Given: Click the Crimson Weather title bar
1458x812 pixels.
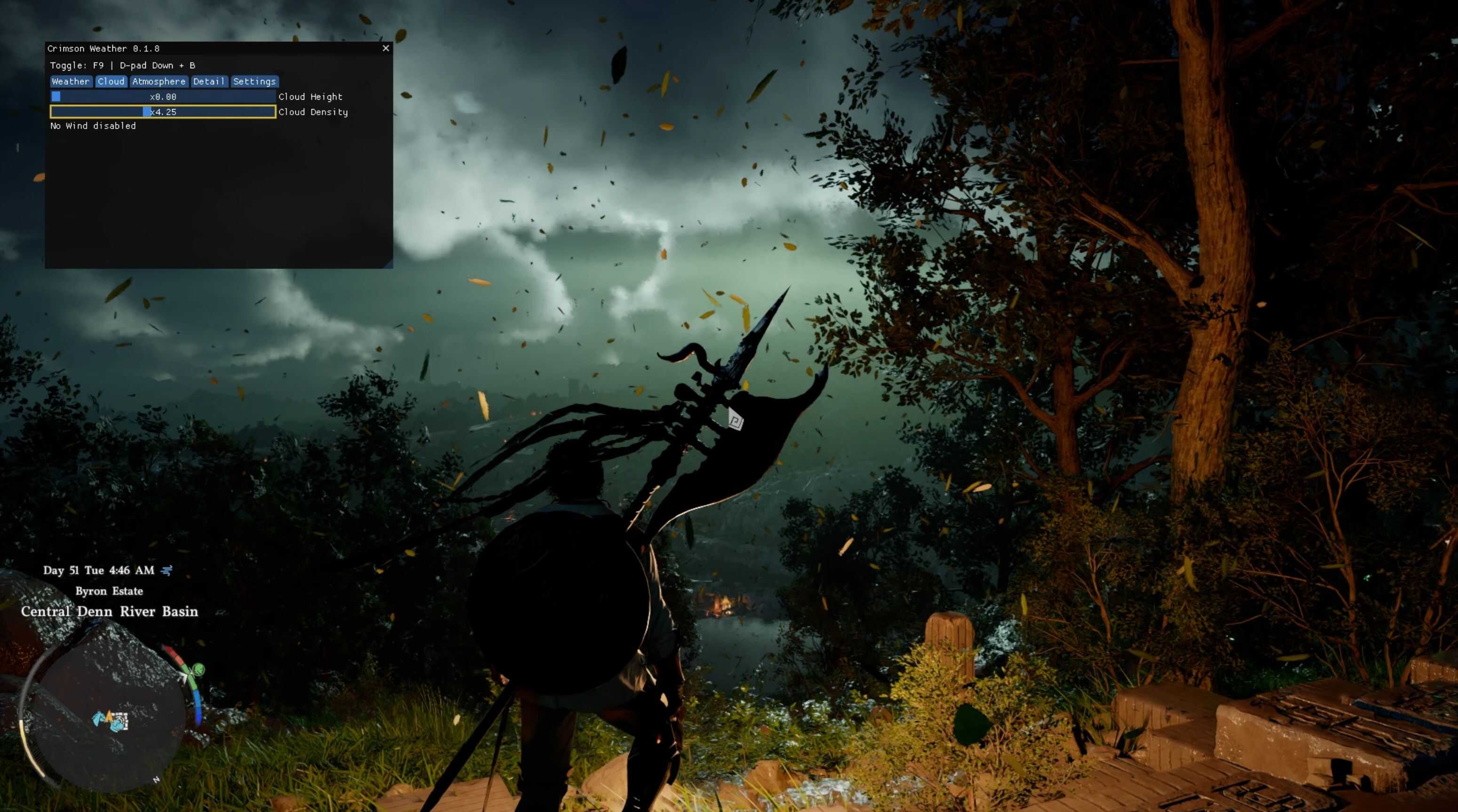Looking at the screenshot, I should point(209,48).
